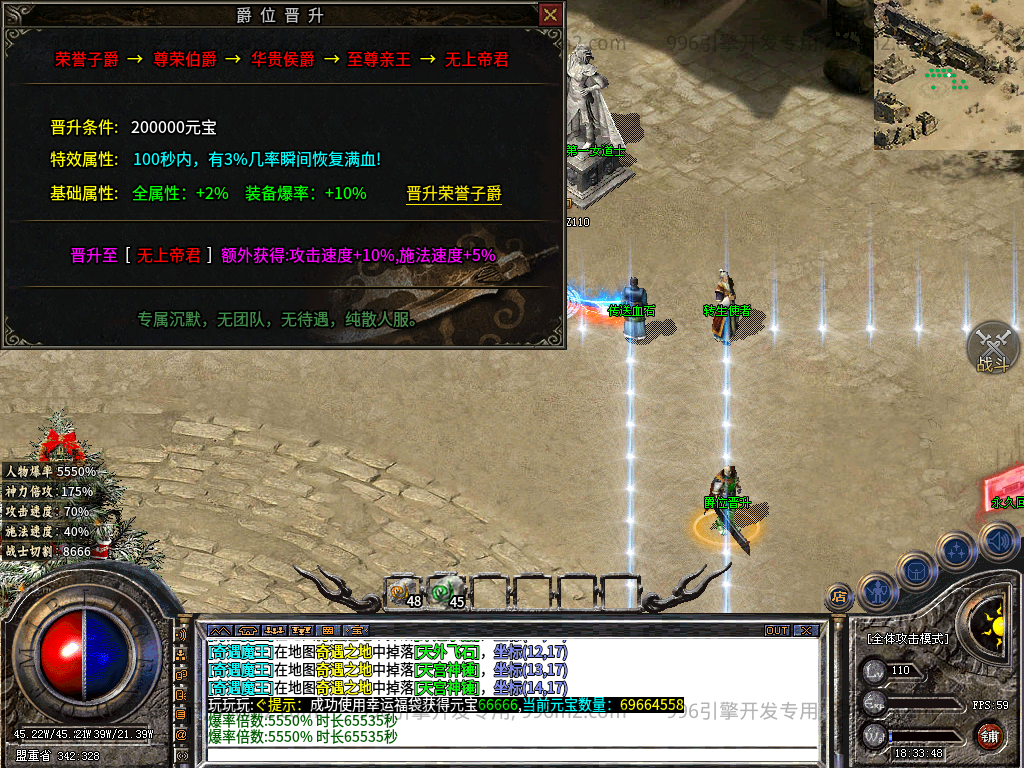This screenshot has height=768, width=1024.
Task: Use the first belt item with count 48
Action: 404,592
